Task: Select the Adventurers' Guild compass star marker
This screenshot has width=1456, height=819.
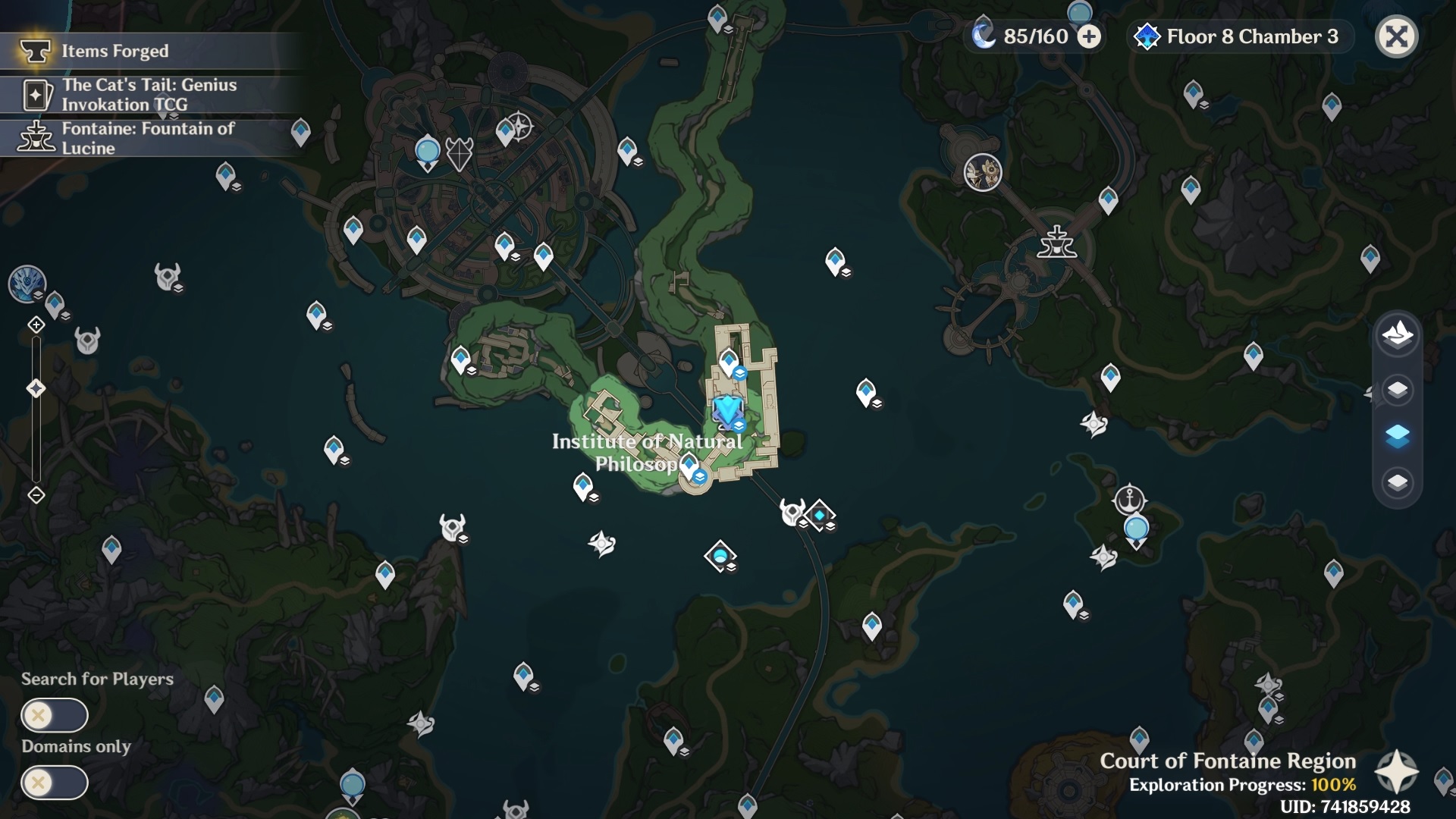Action: (x=519, y=126)
